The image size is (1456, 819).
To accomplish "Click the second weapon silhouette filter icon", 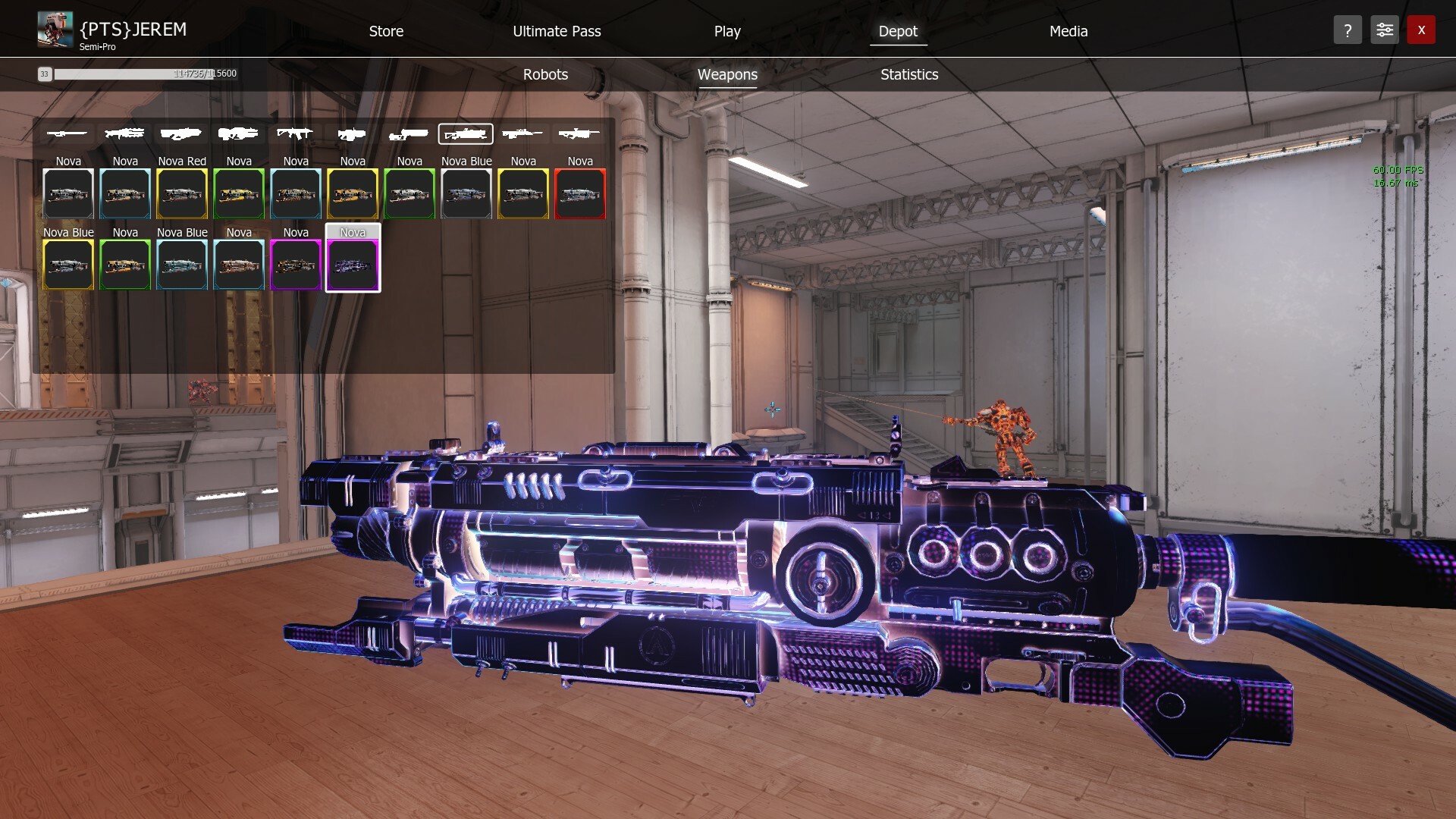I will point(124,133).
